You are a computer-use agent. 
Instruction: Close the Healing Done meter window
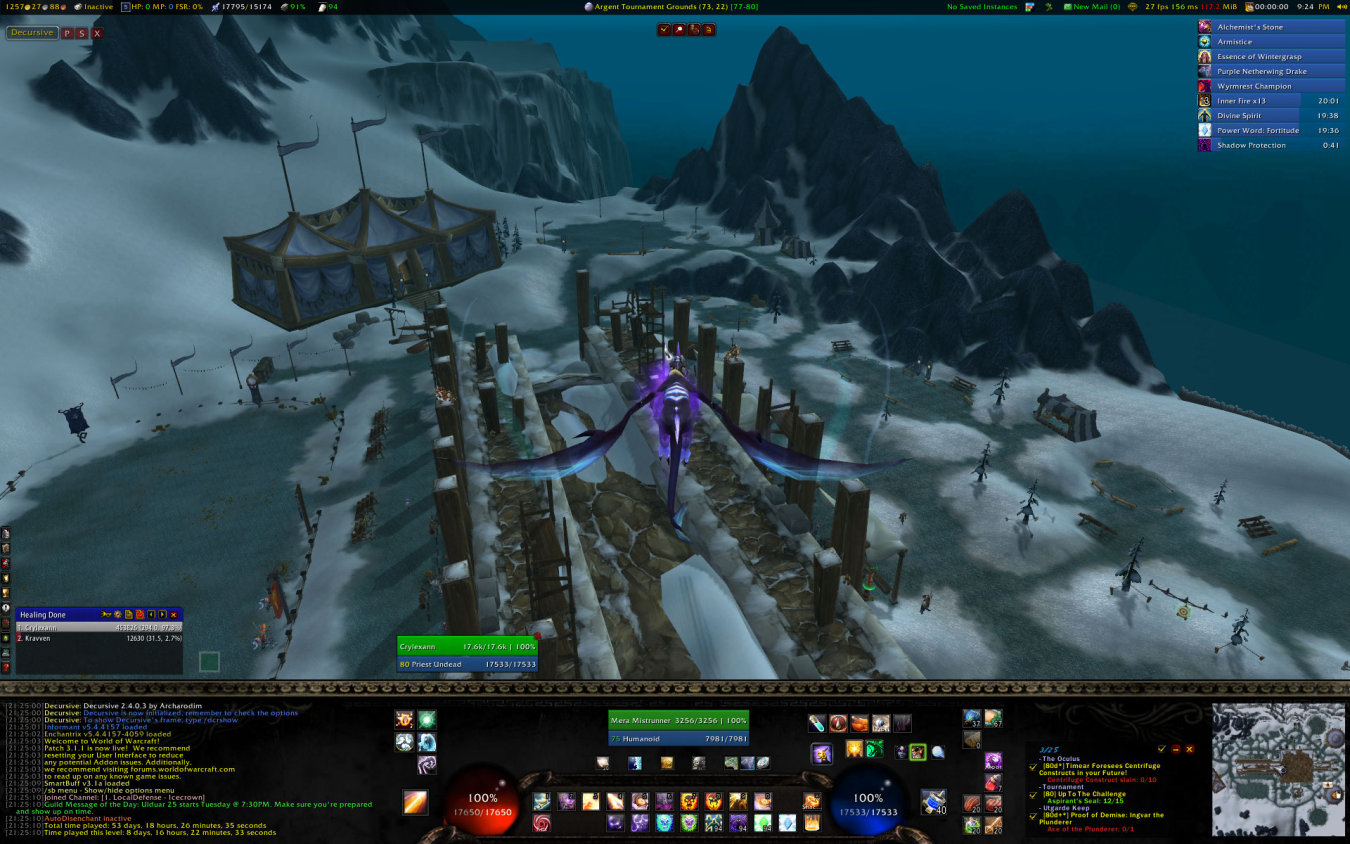pos(174,614)
